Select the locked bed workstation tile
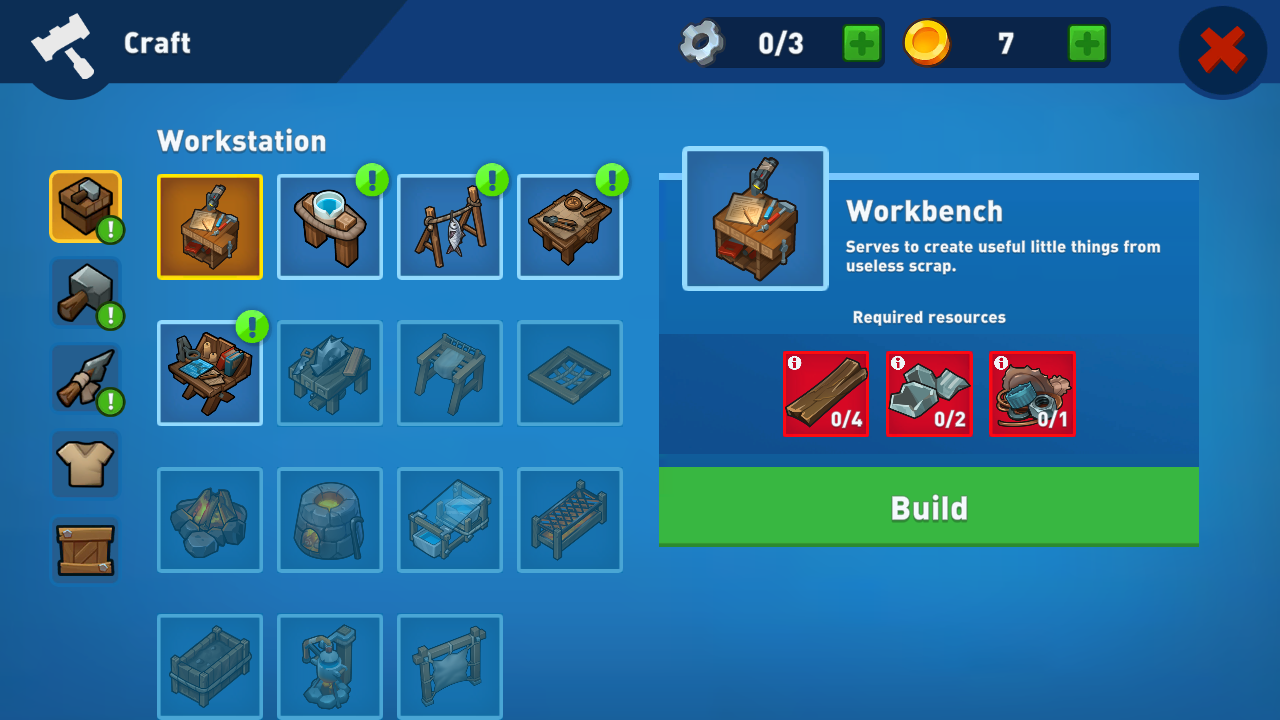Viewport: 1280px width, 720px height. [x=570, y=520]
